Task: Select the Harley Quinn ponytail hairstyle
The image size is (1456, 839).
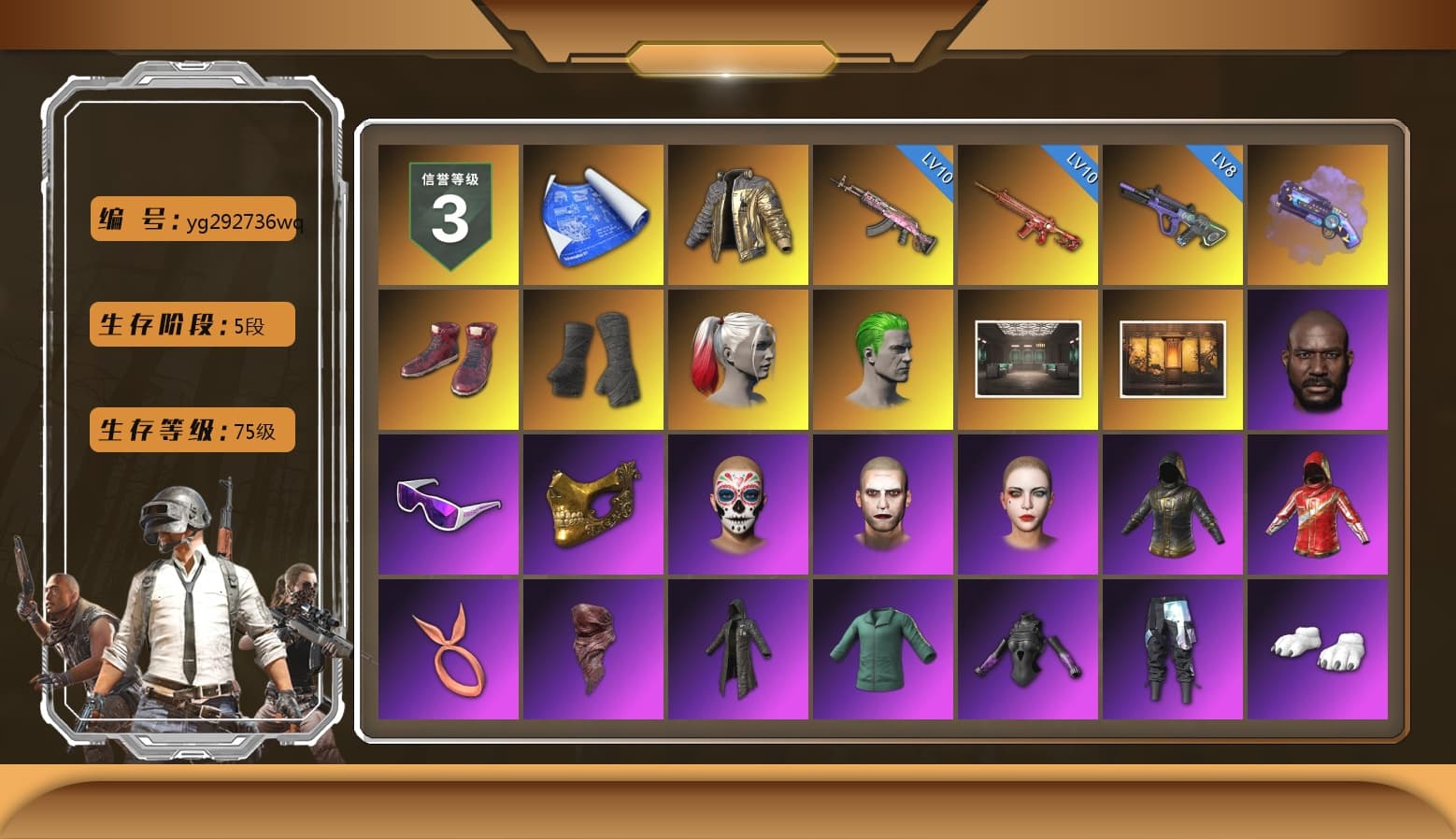Action: (737, 360)
